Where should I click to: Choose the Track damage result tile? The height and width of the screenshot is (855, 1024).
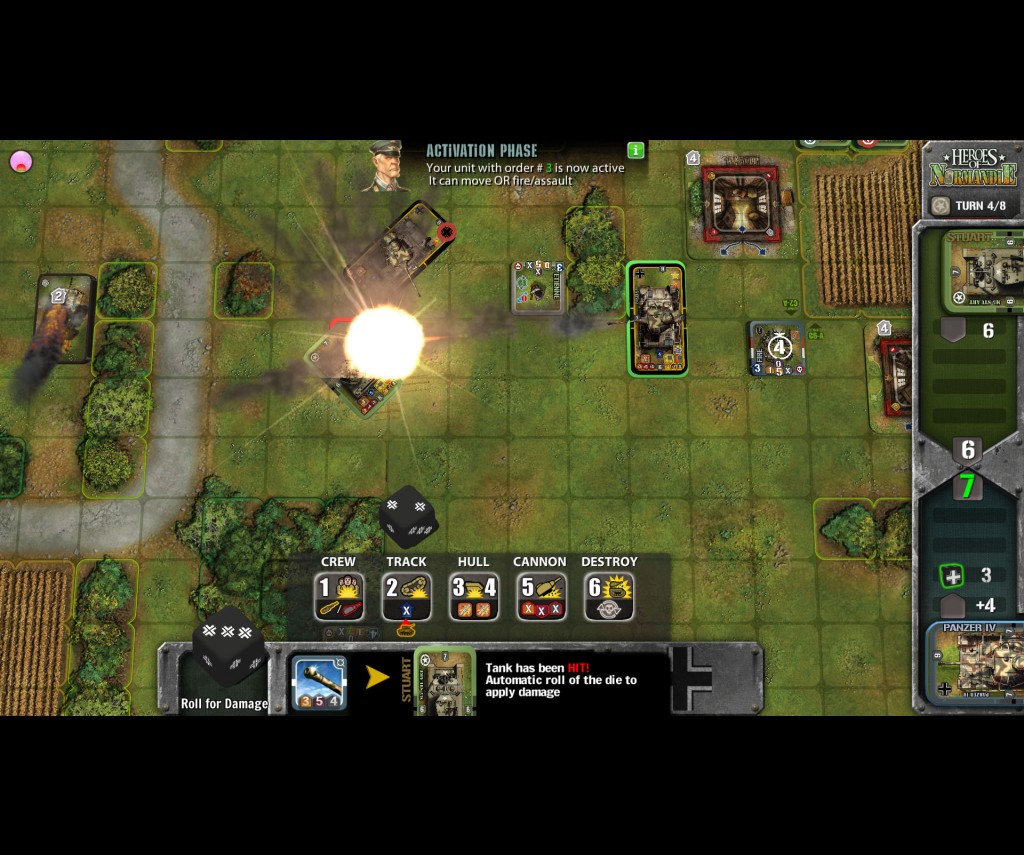coord(406,596)
